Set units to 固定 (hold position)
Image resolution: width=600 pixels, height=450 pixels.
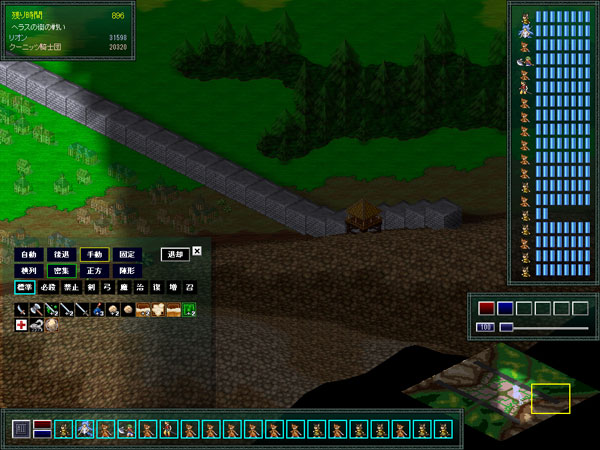[x=127, y=254]
